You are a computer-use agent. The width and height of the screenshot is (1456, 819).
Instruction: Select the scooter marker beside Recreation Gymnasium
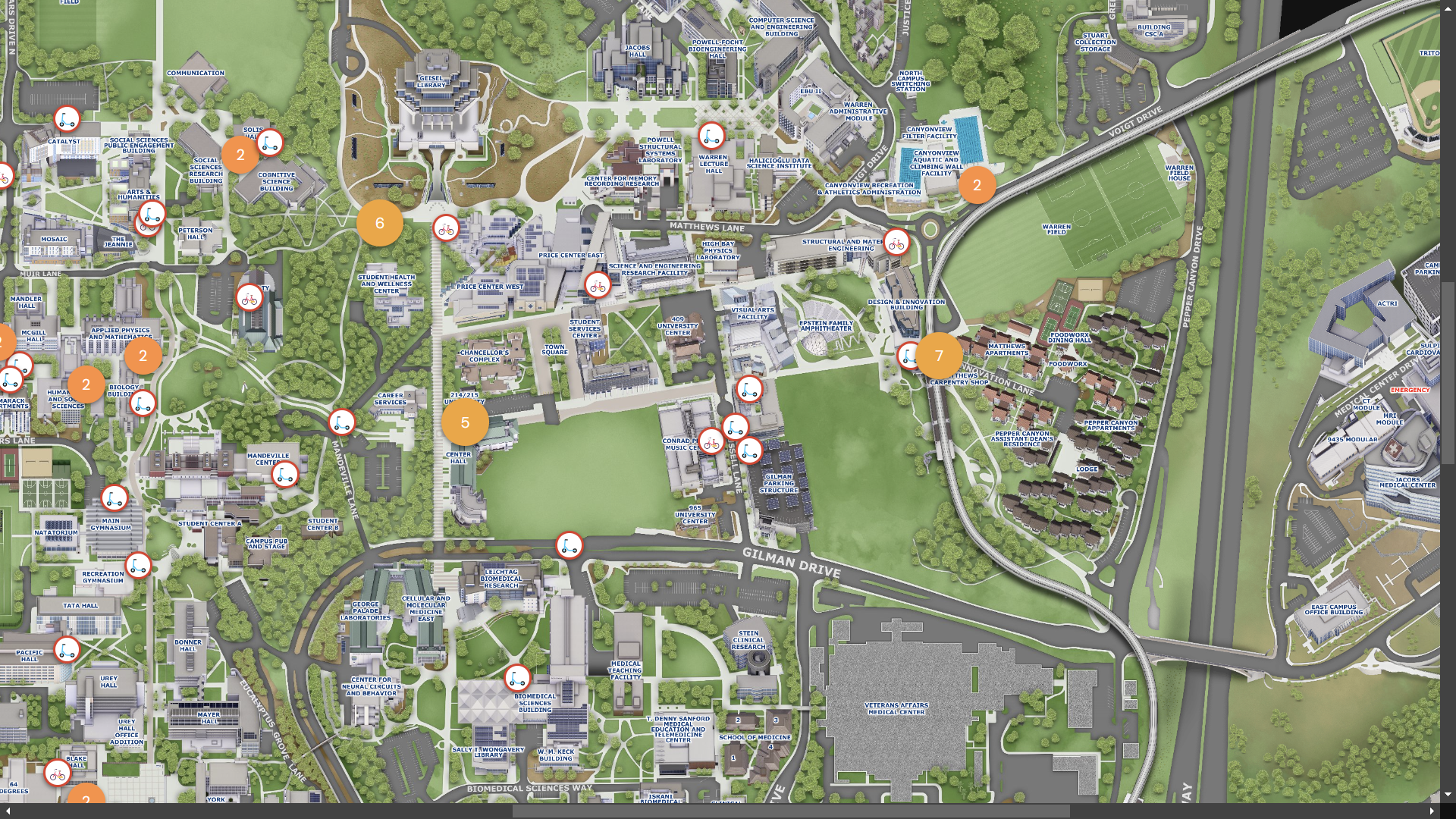pos(138,565)
